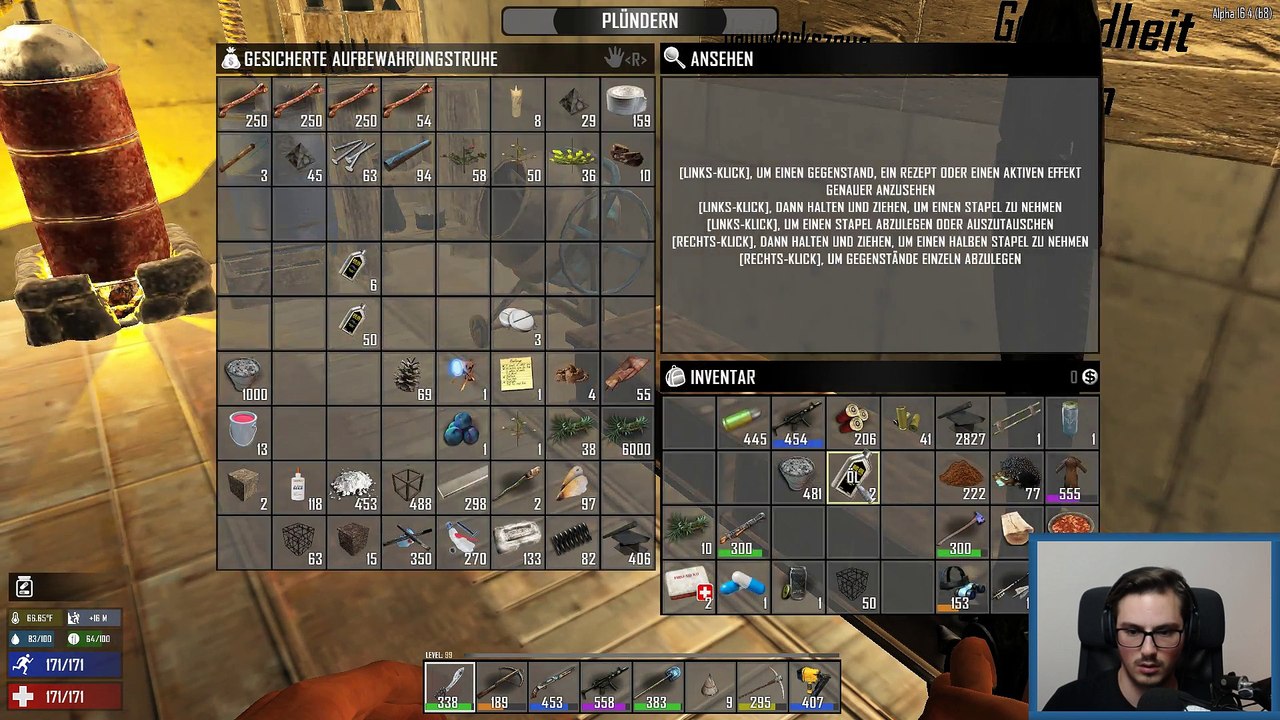Select the blueberries item in the chest
1280x720 pixels.
[463, 431]
